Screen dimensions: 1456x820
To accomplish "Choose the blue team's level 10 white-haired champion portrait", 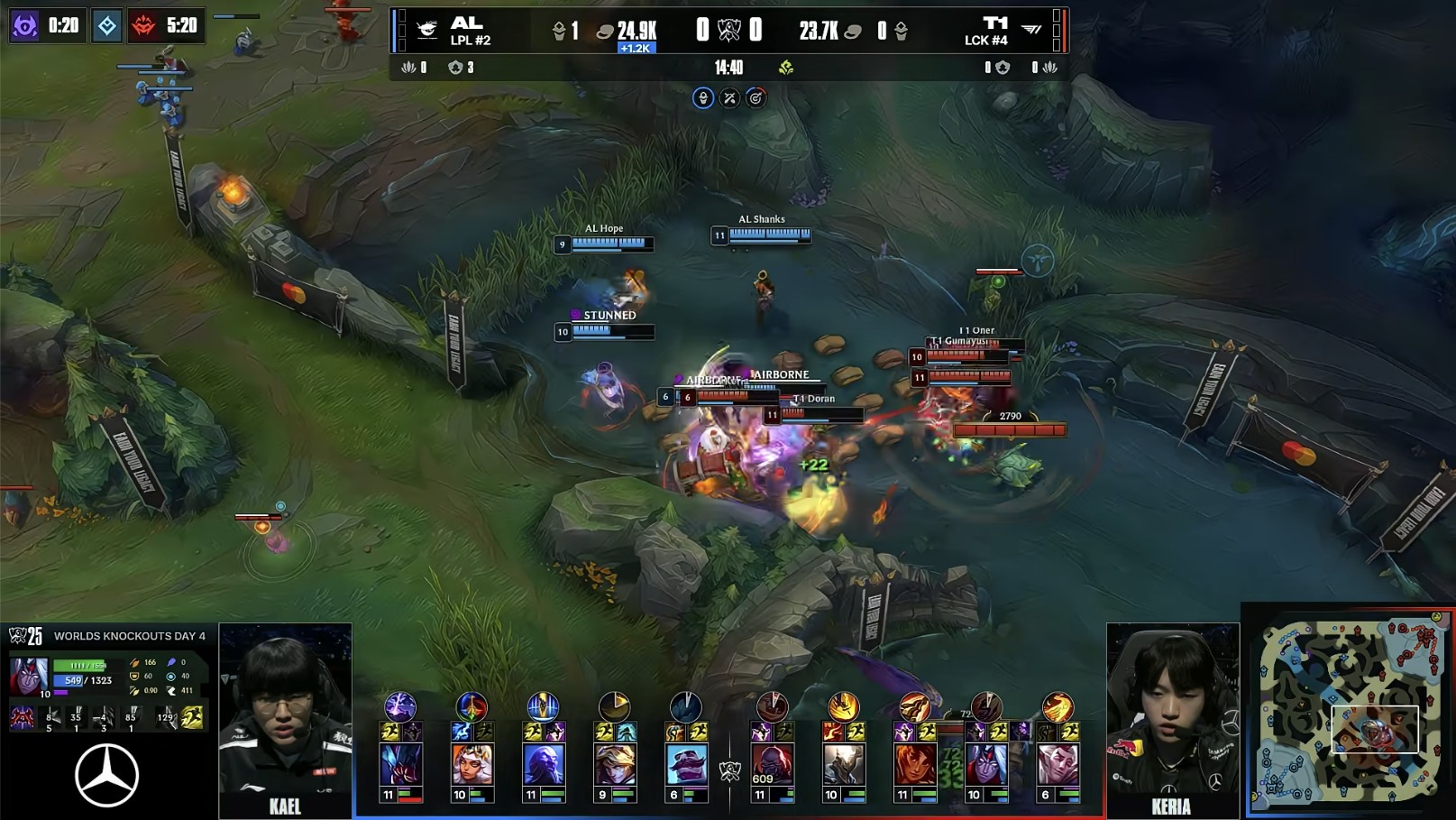I will (472, 765).
